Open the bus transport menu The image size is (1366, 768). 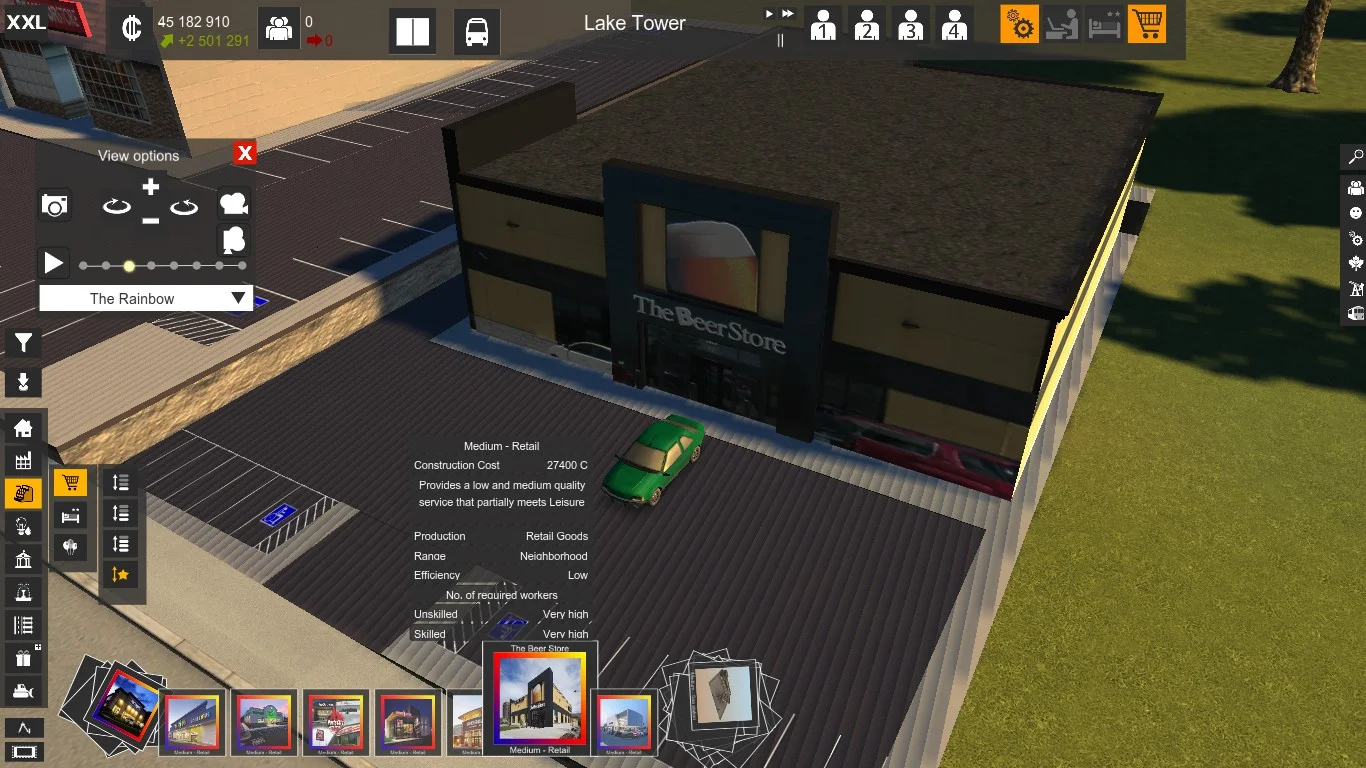(x=477, y=32)
